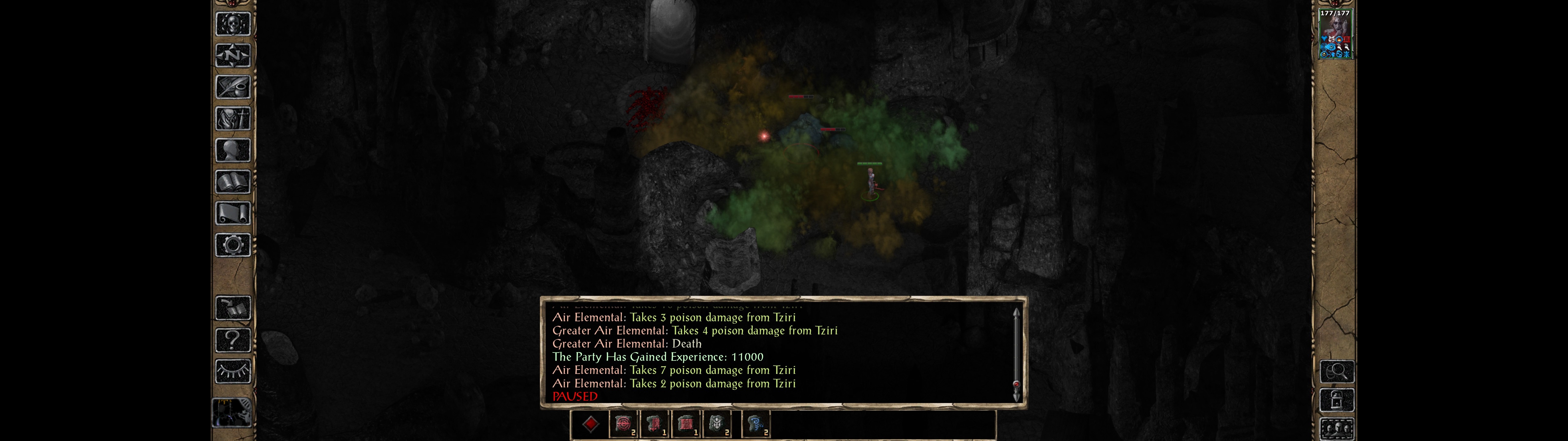This screenshot has height=441, width=1568.
Task: Click the select-all party button
Action: point(1336,429)
